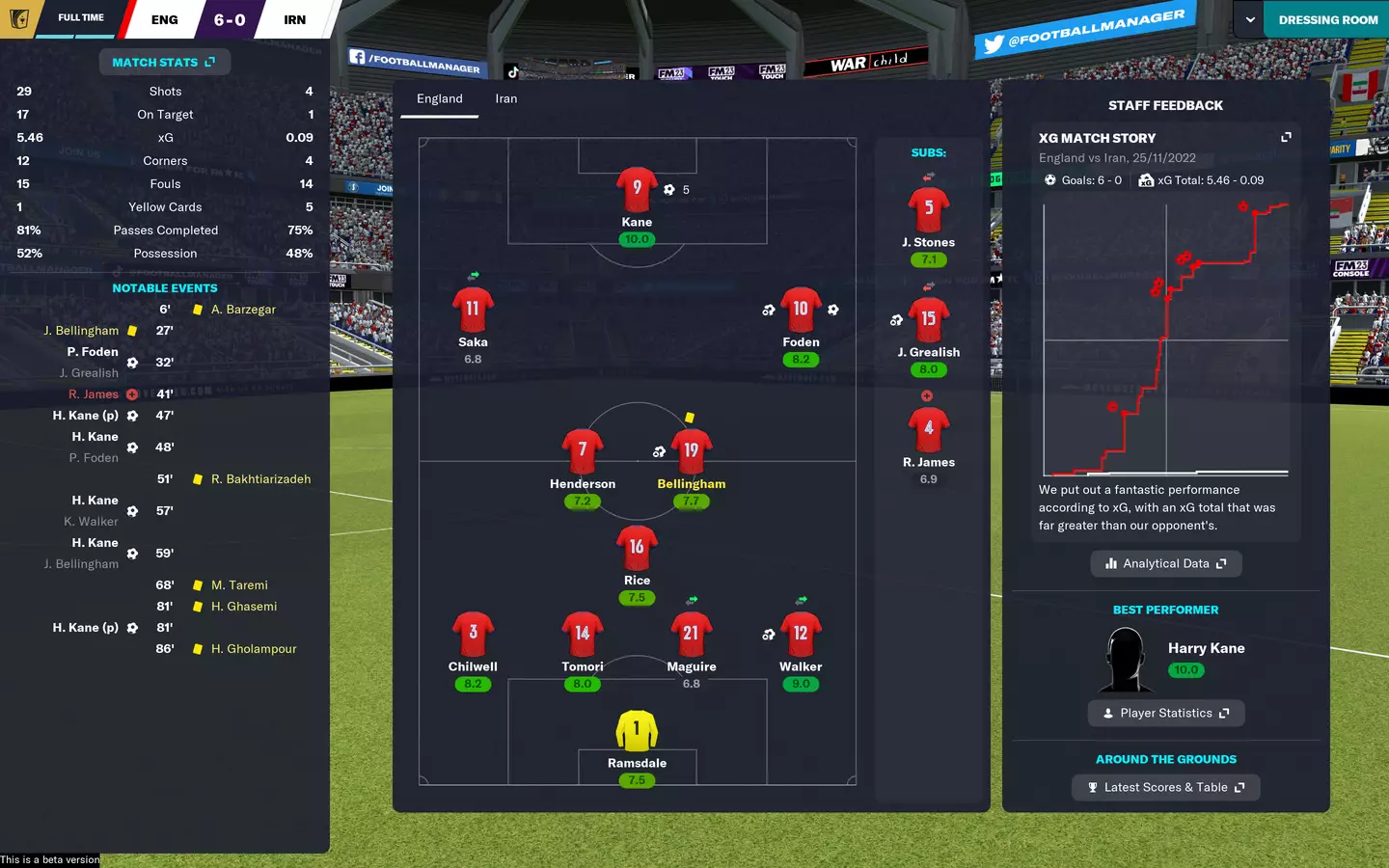Click the Goals soccer ball icon in XG Match Story
This screenshot has height=868, width=1389.
1050,179
